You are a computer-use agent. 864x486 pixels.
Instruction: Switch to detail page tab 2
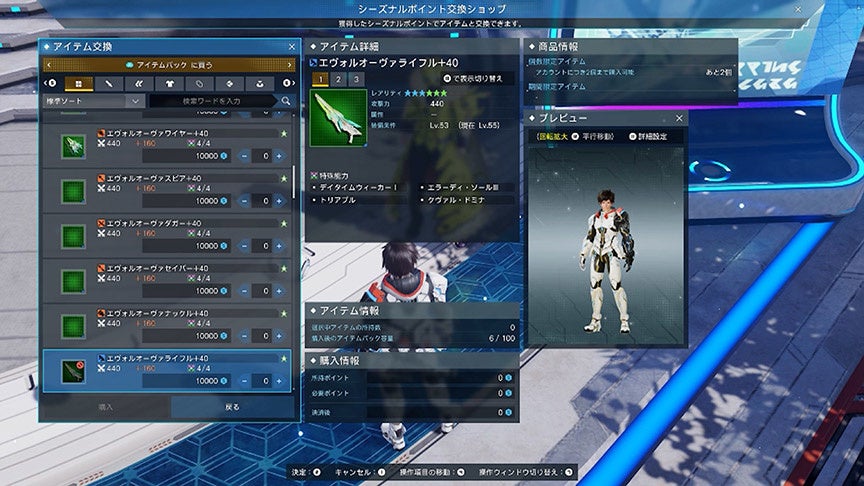(337, 79)
